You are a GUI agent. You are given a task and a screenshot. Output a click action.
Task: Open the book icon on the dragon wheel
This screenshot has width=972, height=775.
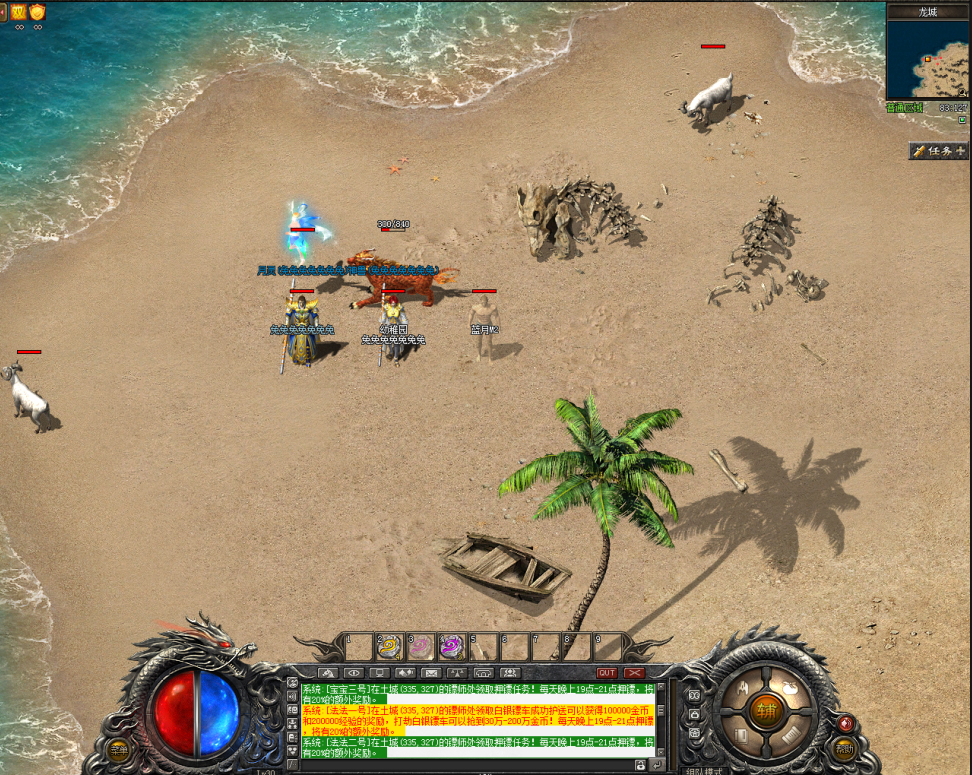(x=743, y=735)
